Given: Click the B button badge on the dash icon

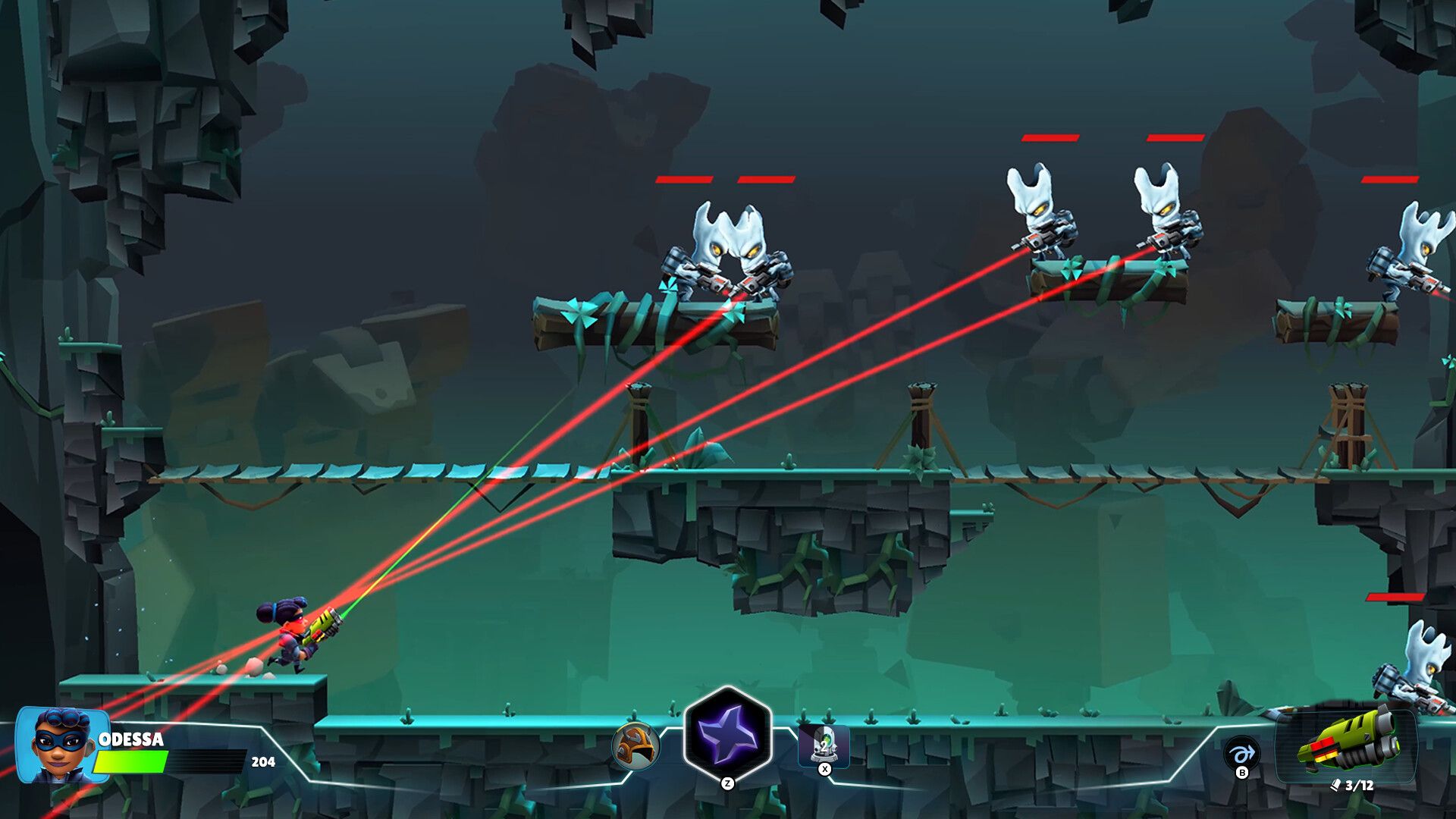Looking at the screenshot, I should click(1242, 773).
